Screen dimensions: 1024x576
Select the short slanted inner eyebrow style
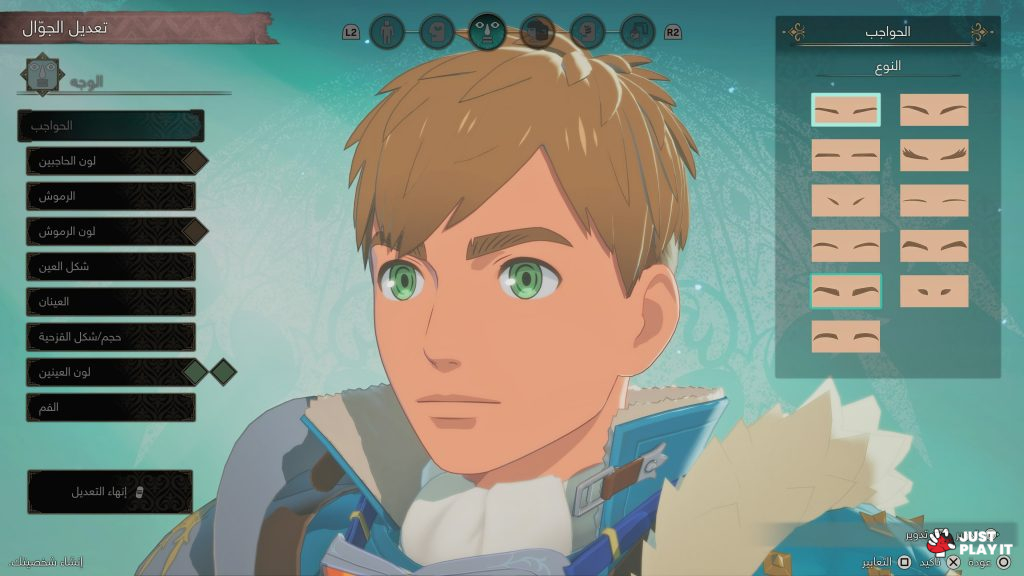coord(846,200)
